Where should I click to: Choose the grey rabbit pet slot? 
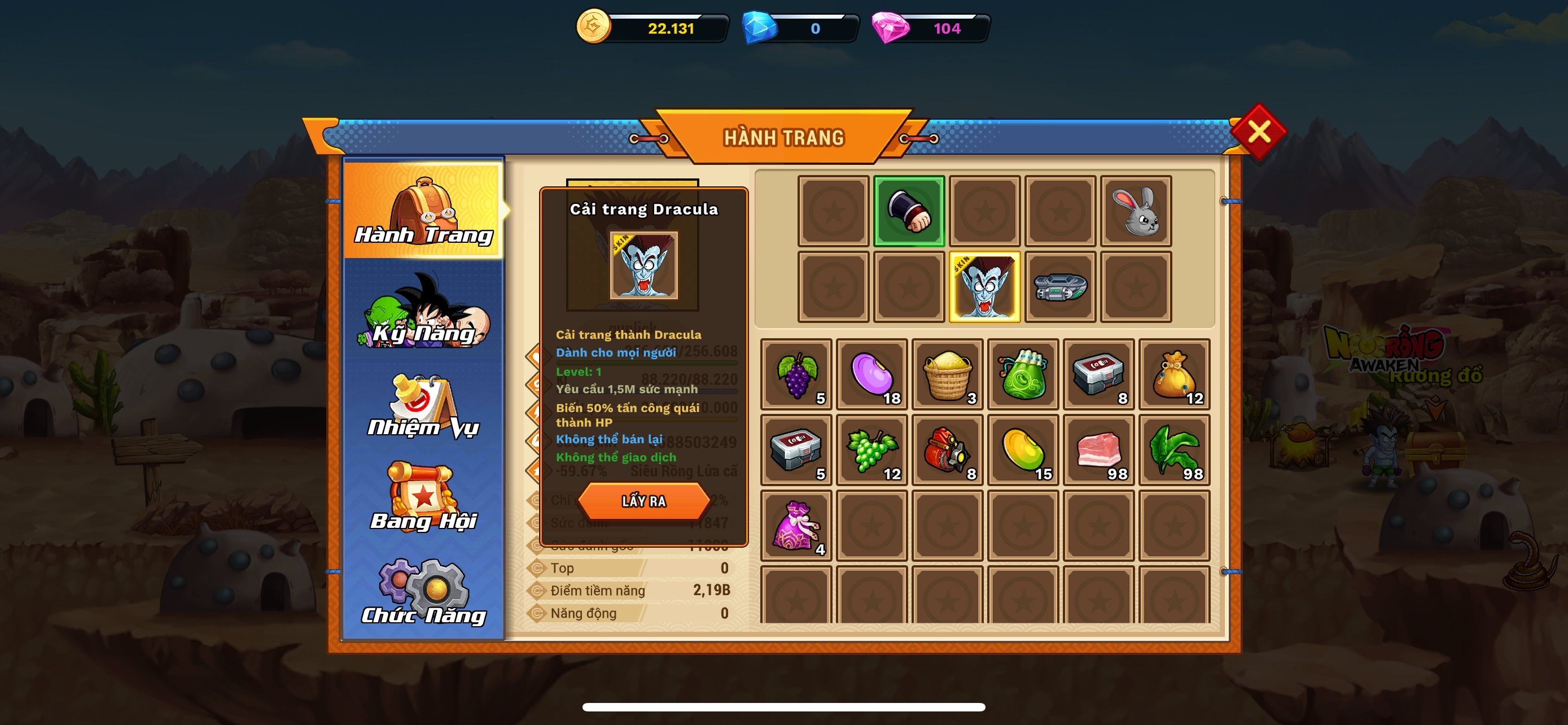click(1136, 211)
